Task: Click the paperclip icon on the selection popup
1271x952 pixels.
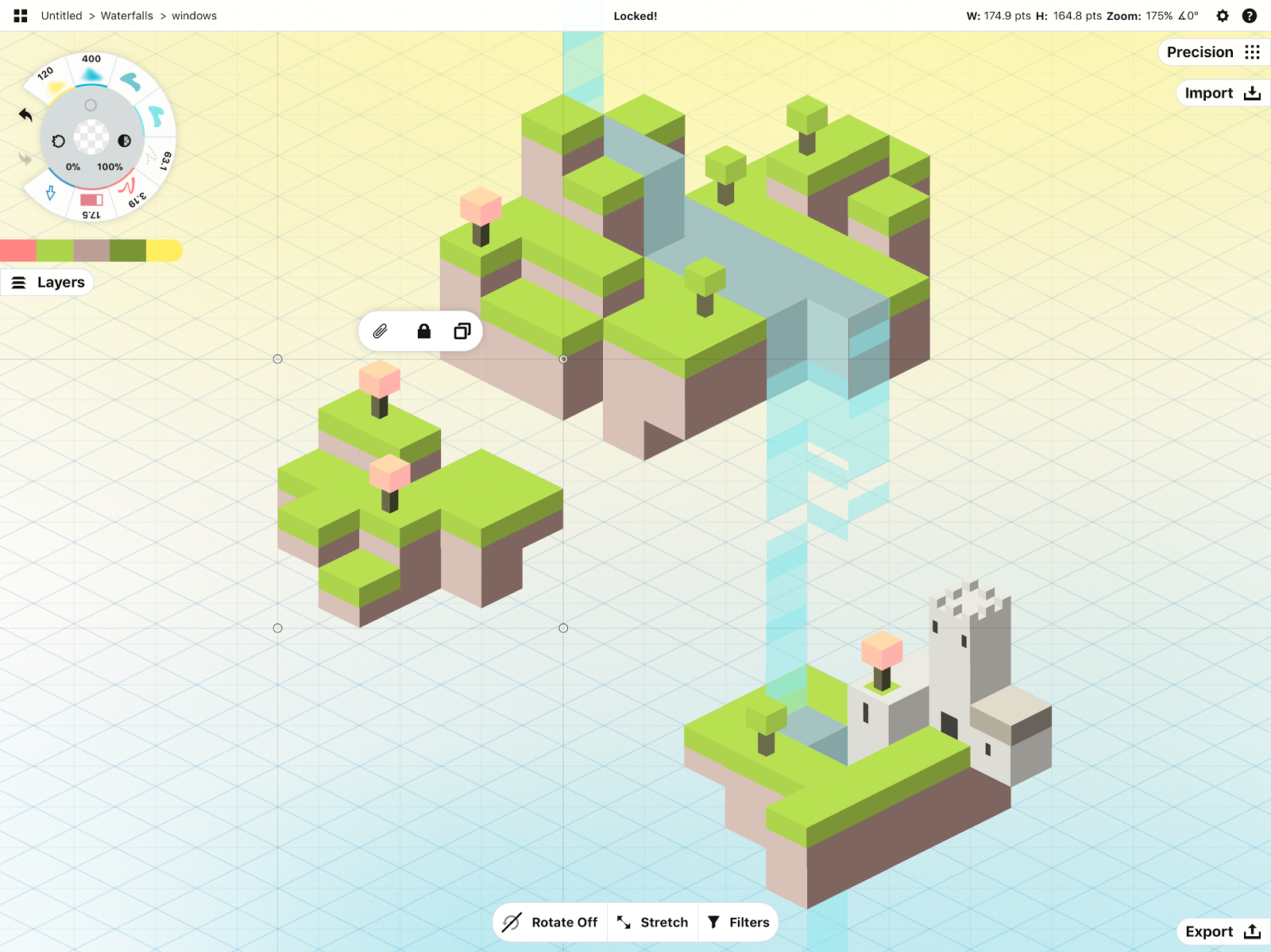Action: pyautogui.click(x=381, y=331)
